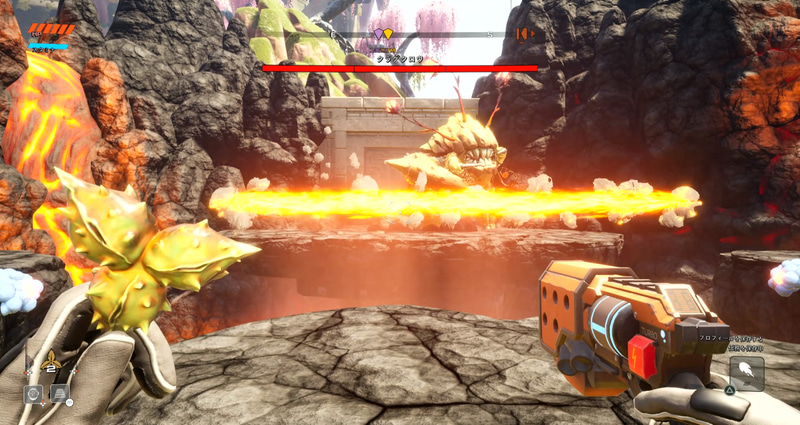Click the purple waypoint marker on compass
The image size is (800, 425).
point(378,34)
